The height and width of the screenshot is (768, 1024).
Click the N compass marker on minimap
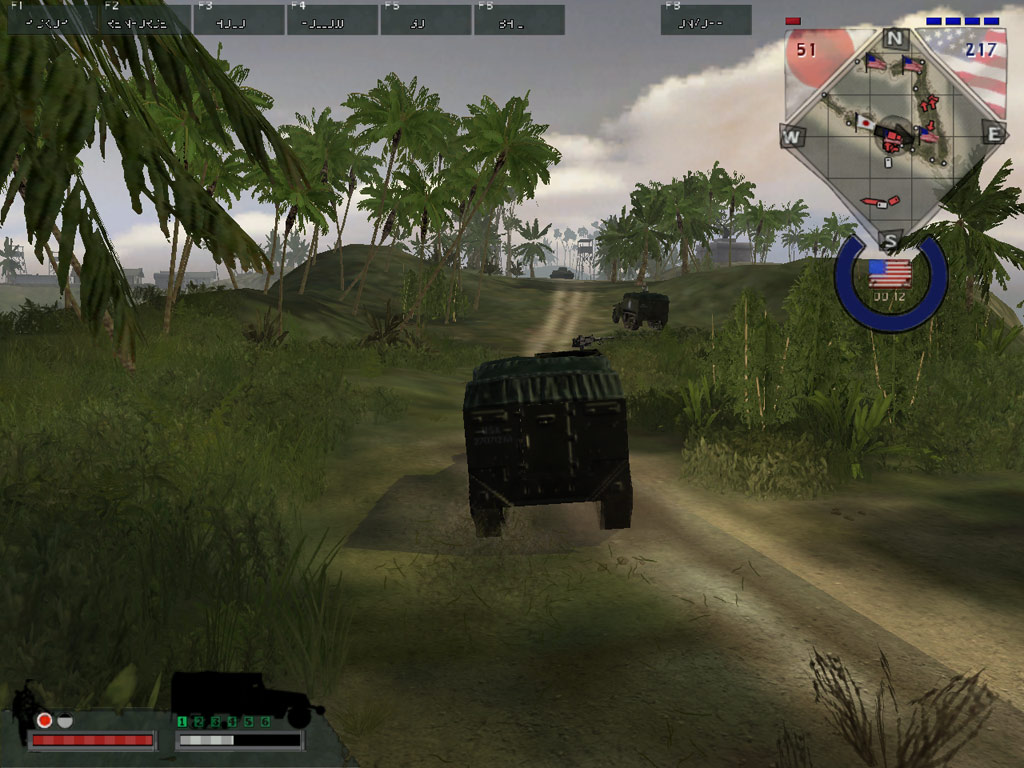(895, 40)
